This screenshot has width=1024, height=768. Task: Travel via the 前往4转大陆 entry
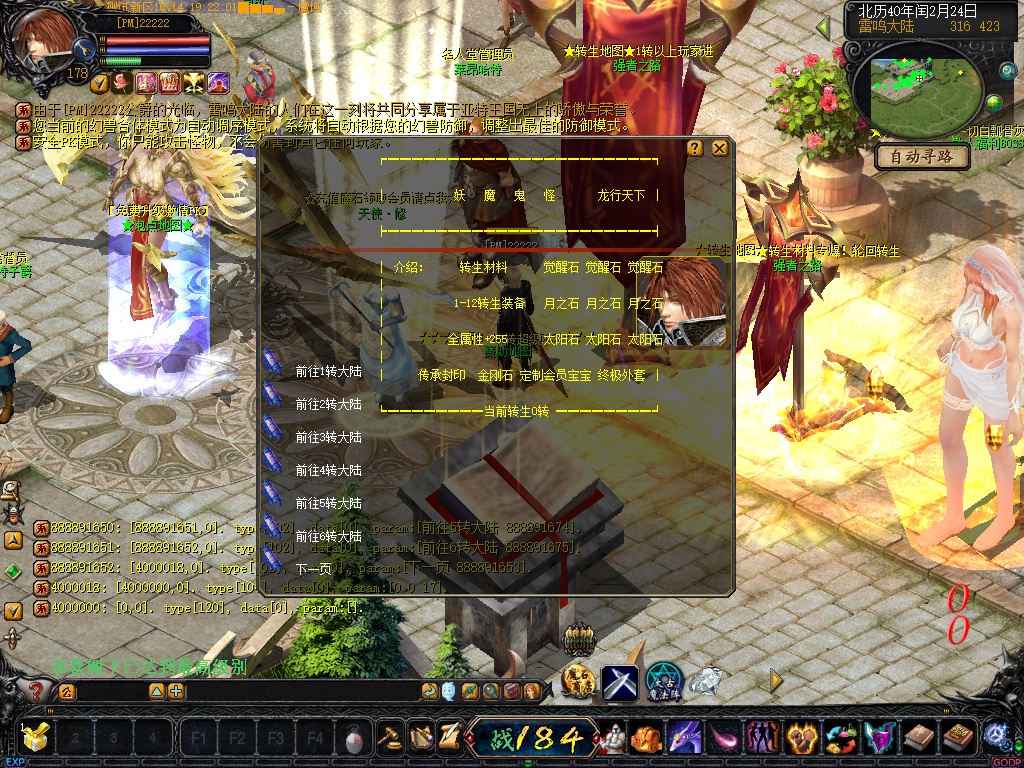[328, 470]
